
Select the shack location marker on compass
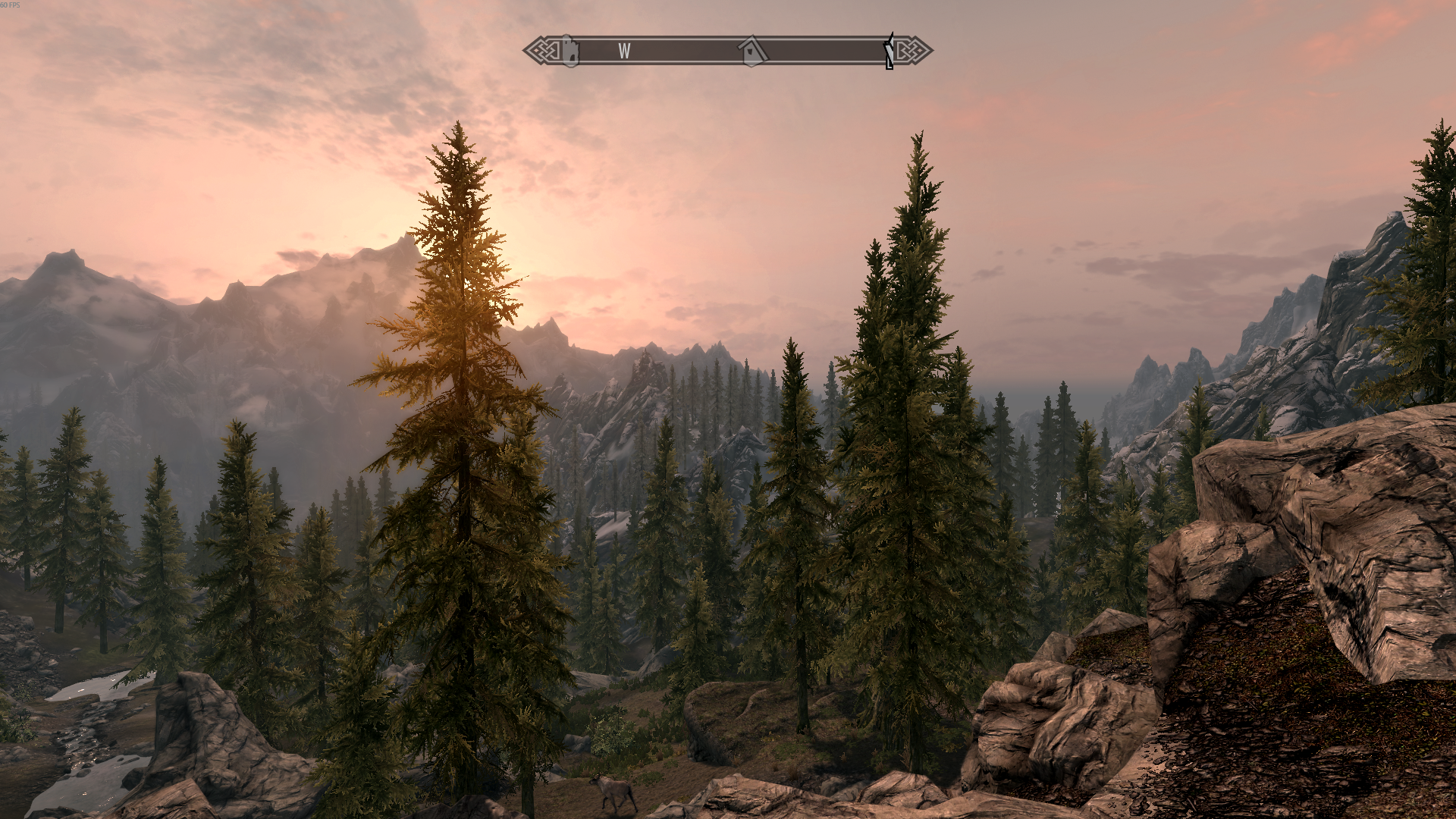coord(752,52)
